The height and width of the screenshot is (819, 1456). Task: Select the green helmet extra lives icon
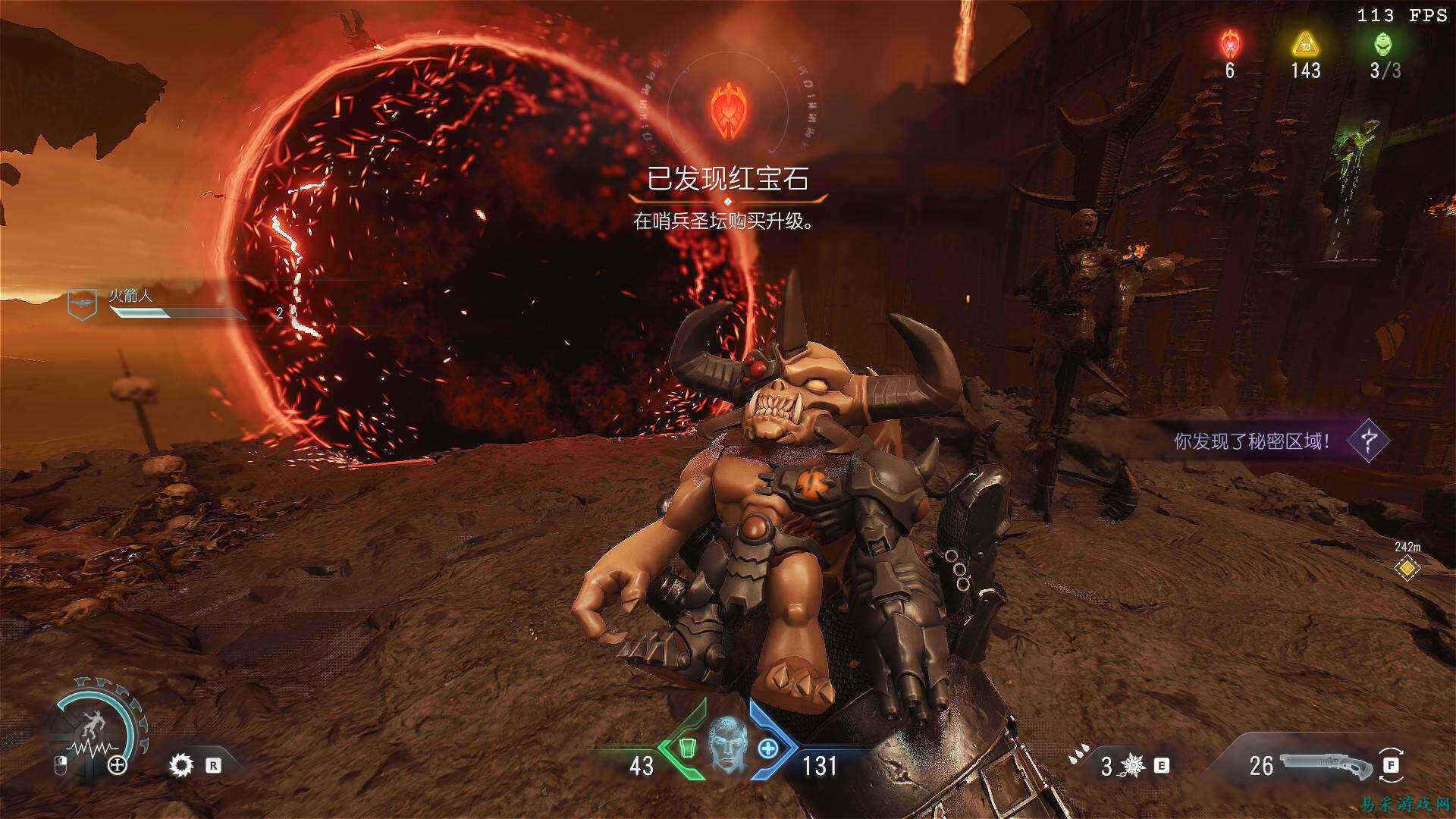tap(1384, 44)
